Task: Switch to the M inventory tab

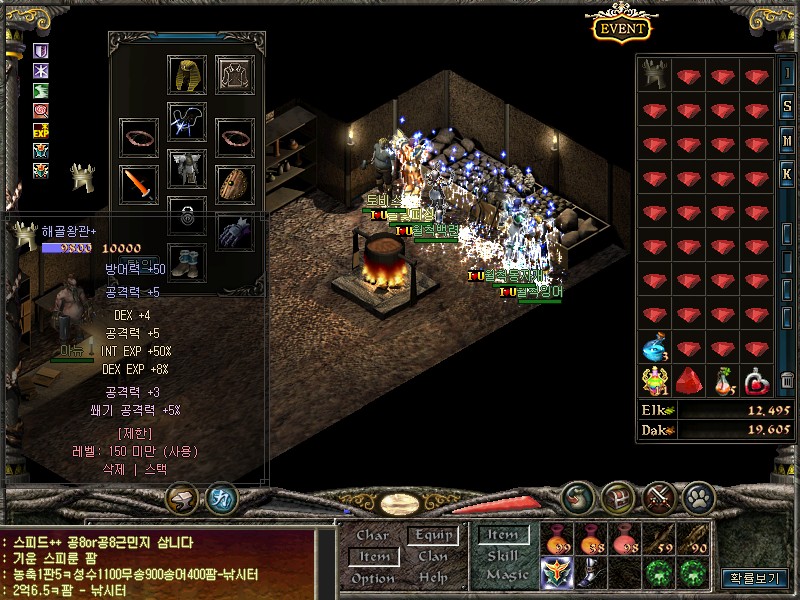Action: tap(788, 140)
